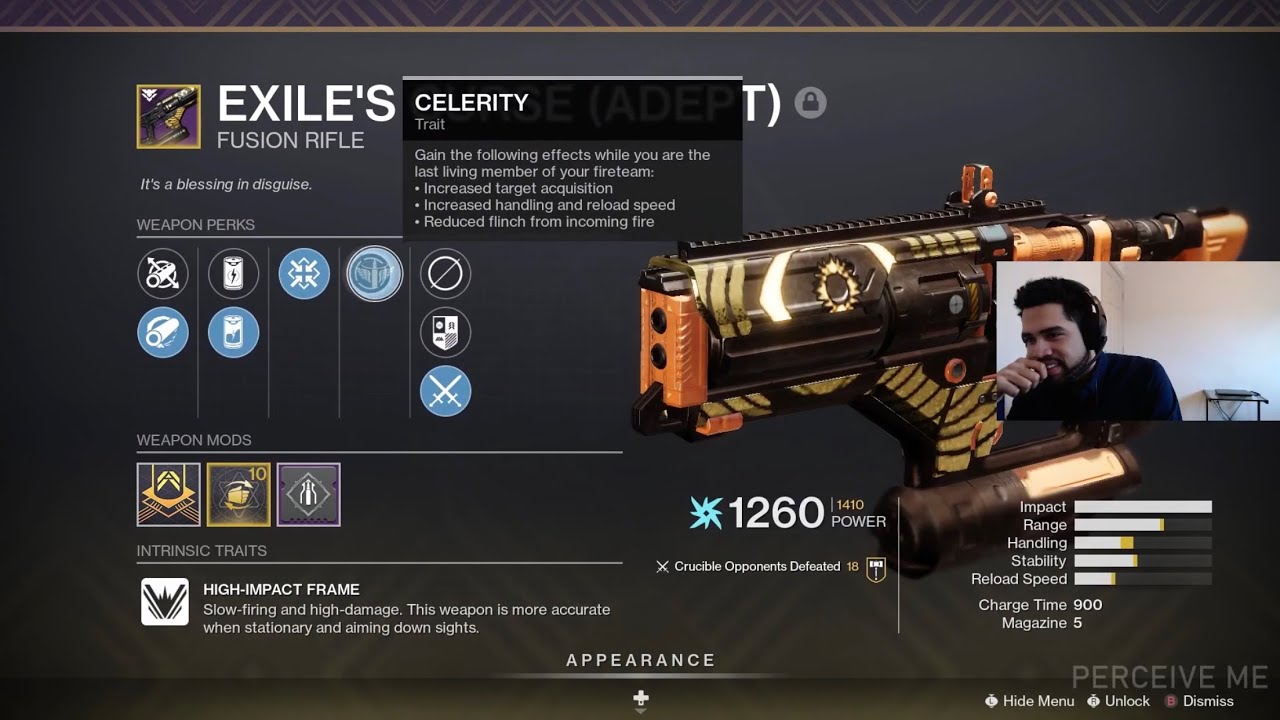Click the empty circle-slash perk slot
Viewport: 1280px width, 720px height.
click(445, 274)
